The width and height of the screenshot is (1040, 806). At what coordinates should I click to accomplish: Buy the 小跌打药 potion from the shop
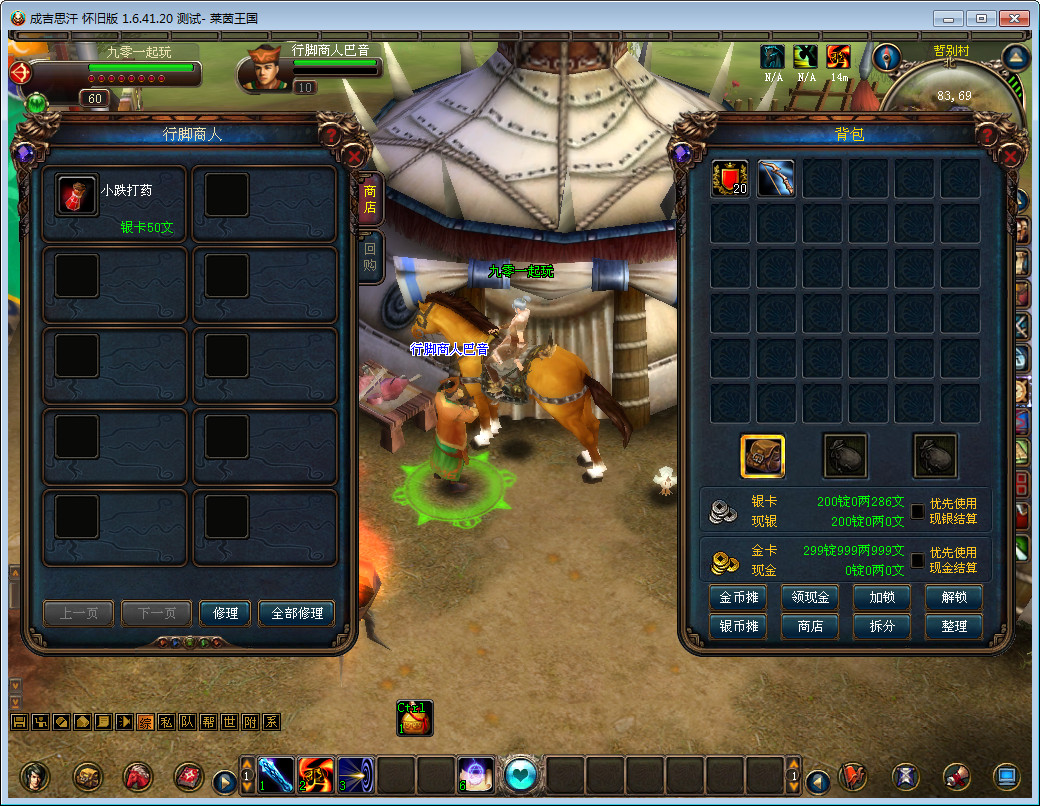[x=77, y=195]
